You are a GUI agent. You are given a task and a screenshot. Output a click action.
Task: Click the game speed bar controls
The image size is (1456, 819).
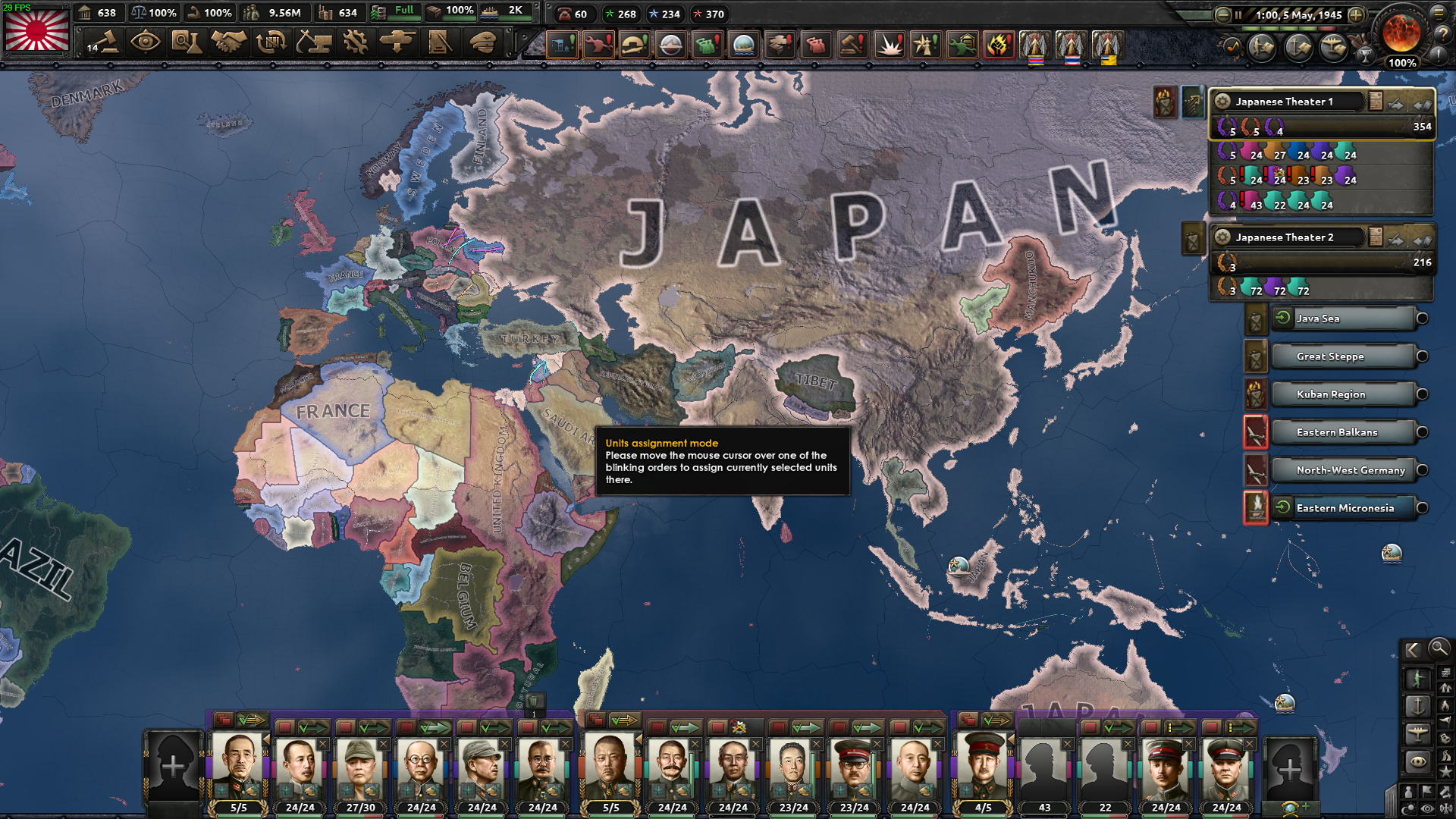click(1288, 28)
